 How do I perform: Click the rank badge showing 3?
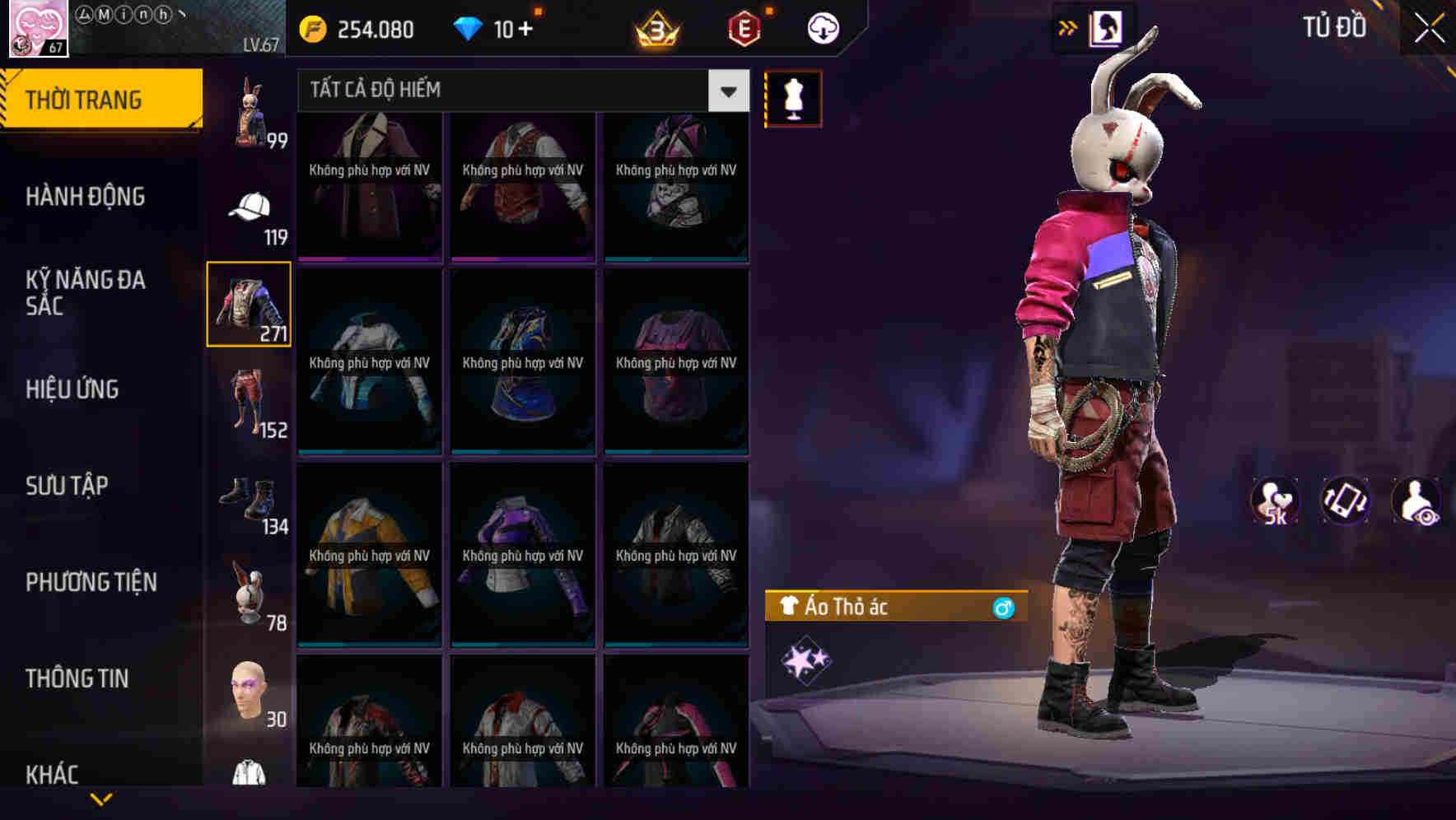[658, 27]
